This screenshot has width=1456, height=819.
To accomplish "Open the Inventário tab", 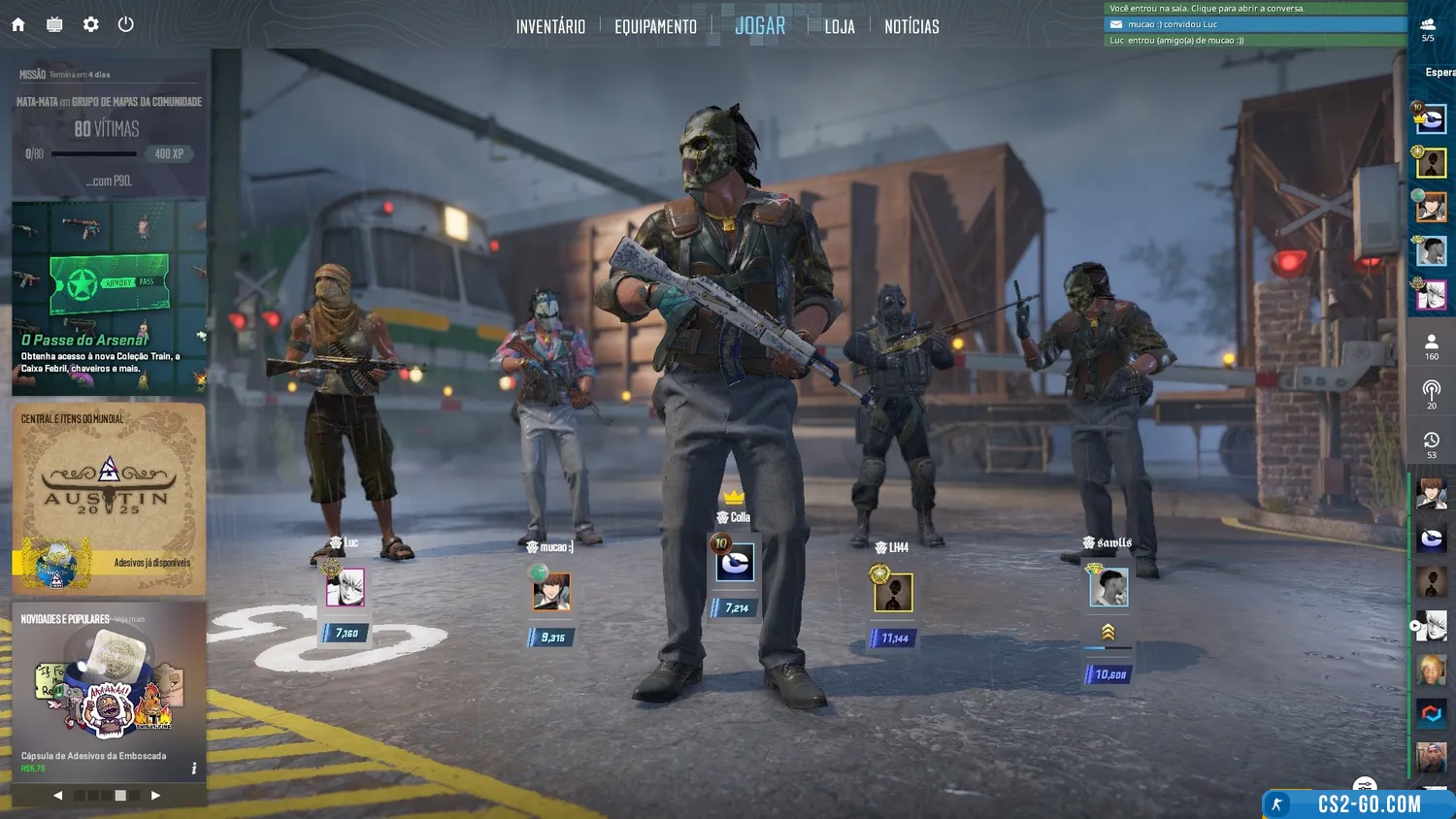I will pyautogui.click(x=550, y=26).
